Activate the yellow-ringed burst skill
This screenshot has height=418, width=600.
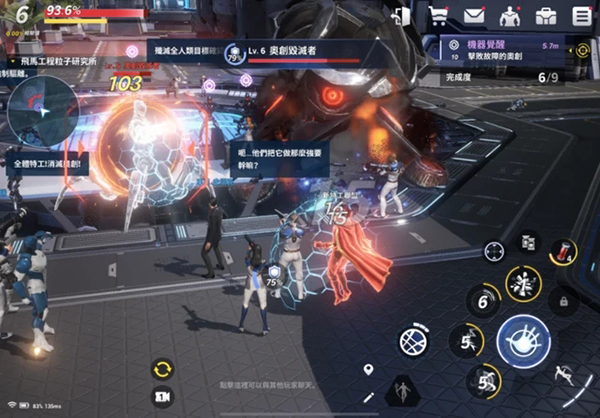tap(523, 284)
